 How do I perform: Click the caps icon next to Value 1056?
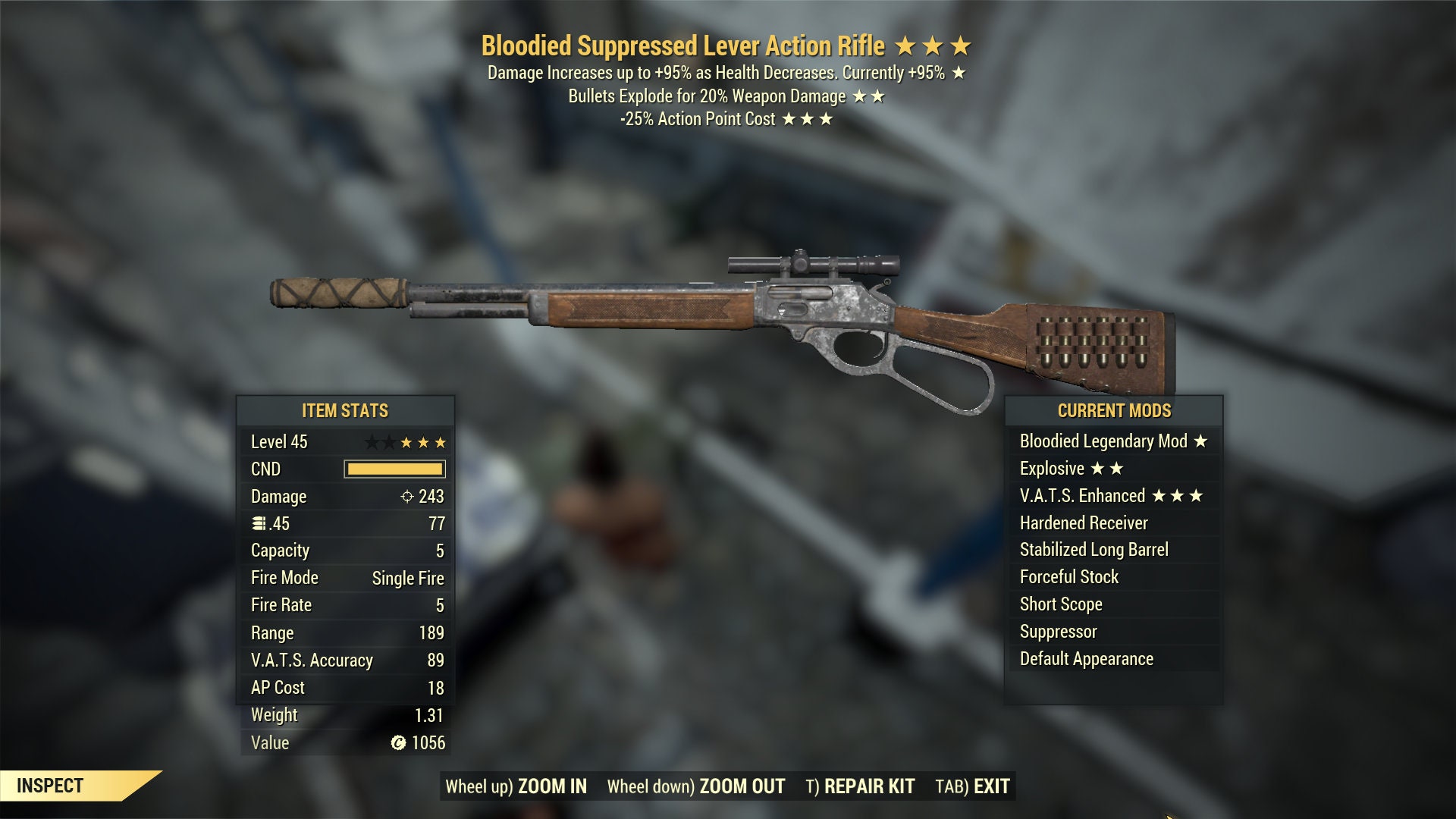point(397,743)
